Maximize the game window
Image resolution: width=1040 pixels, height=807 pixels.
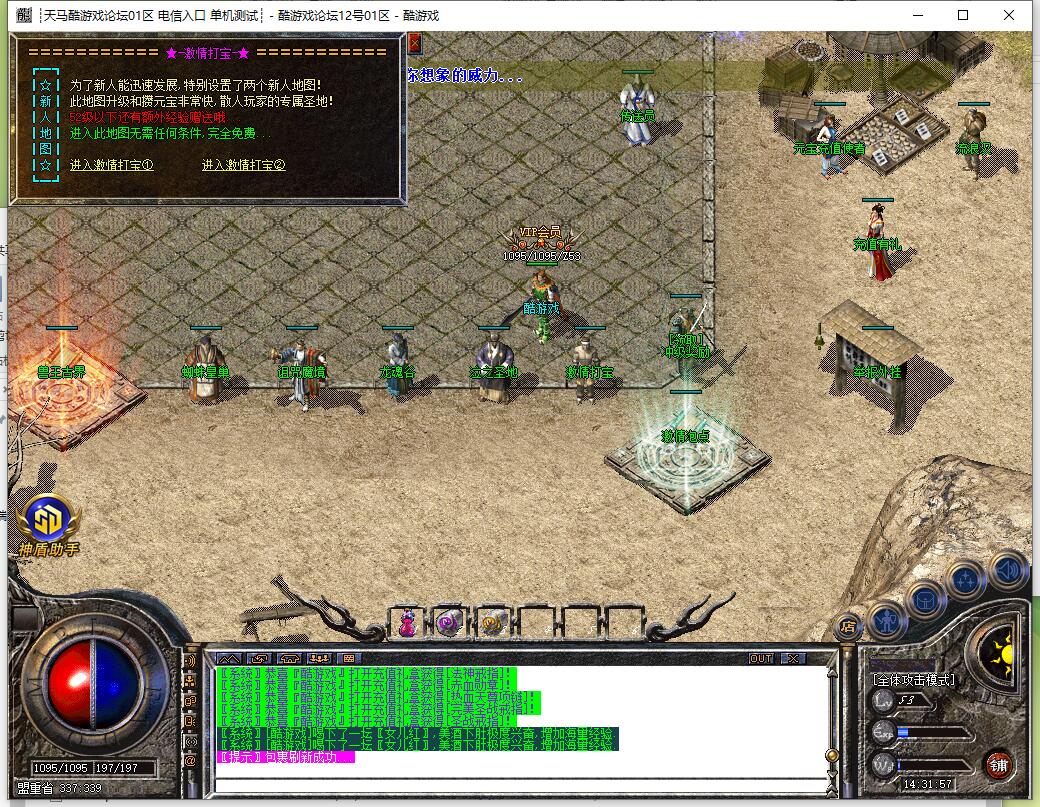pyautogui.click(x=963, y=15)
